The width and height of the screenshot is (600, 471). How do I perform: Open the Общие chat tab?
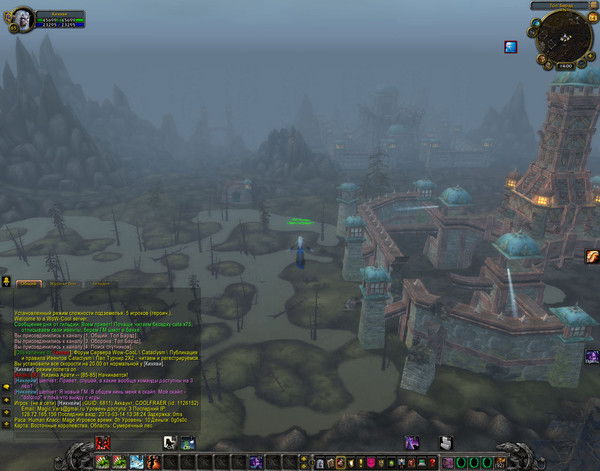click(x=28, y=284)
